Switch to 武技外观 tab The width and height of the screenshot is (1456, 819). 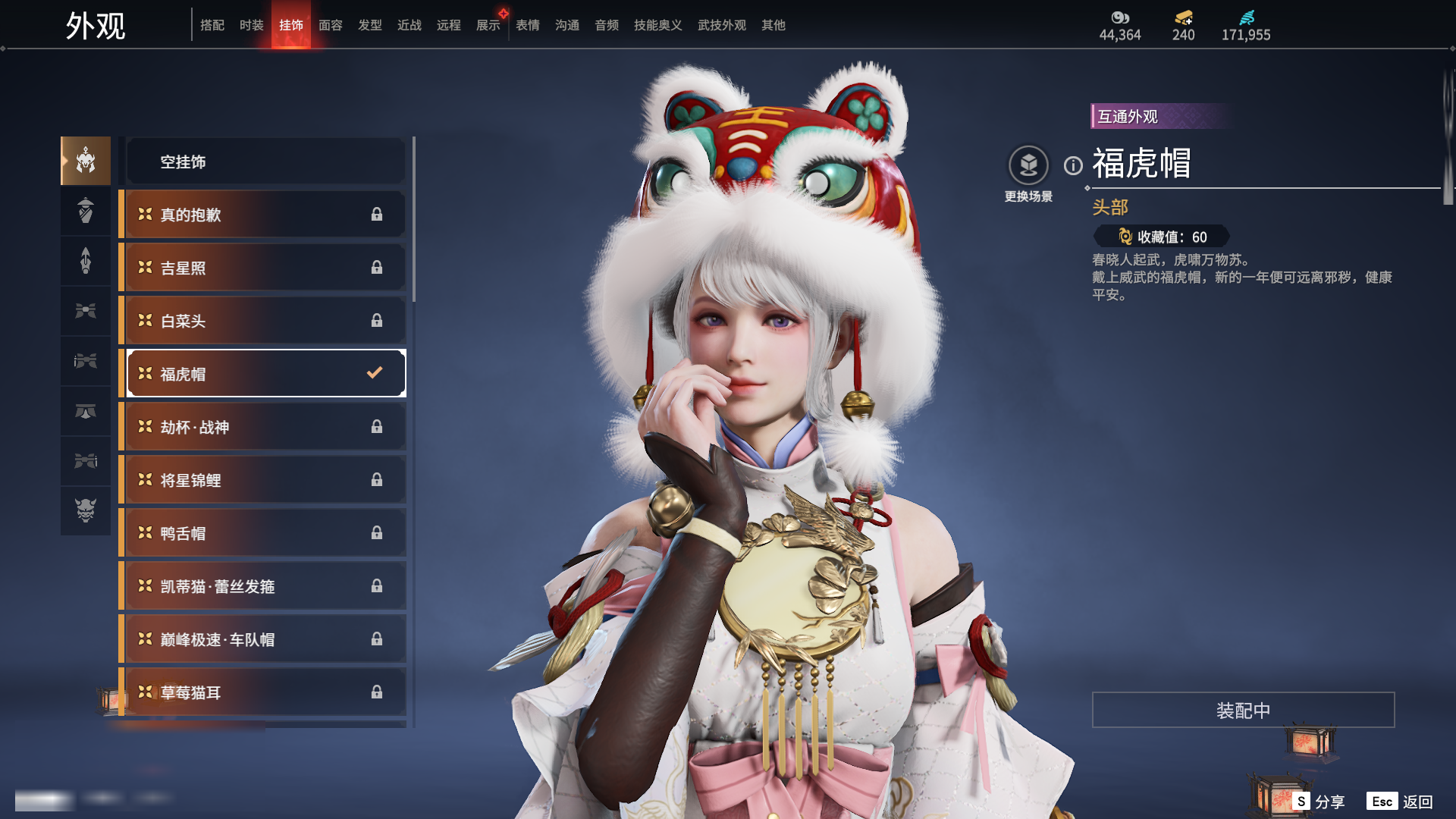[721, 25]
